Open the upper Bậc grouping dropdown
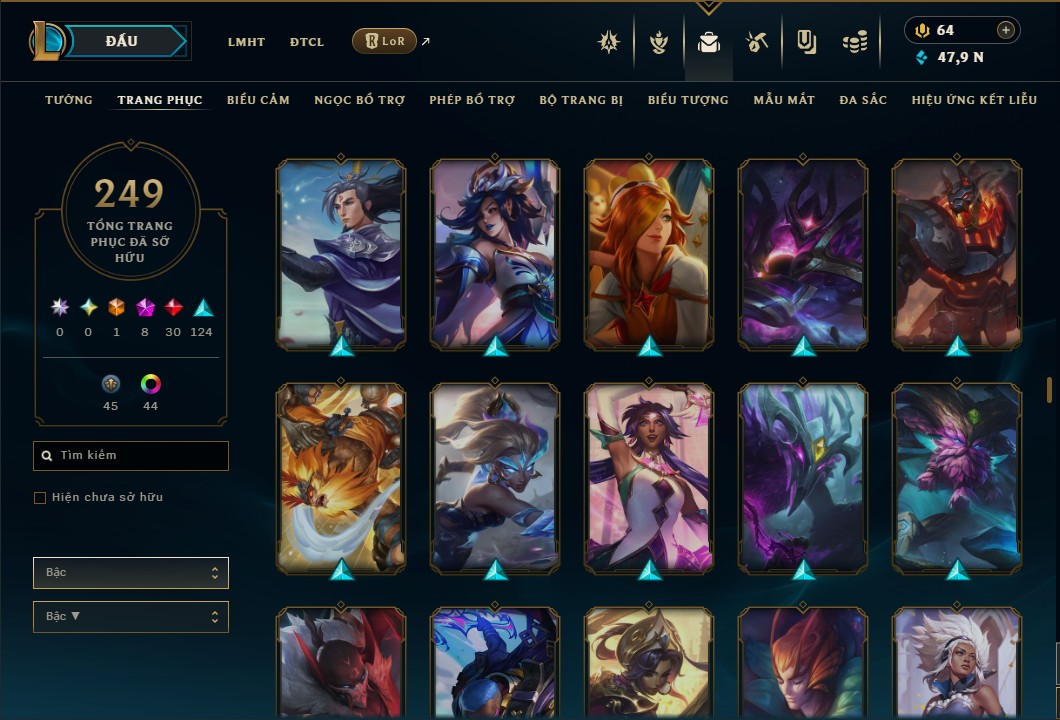The width and height of the screenshot is (1060, 720). pyautogui.click(x=131, y=573)
